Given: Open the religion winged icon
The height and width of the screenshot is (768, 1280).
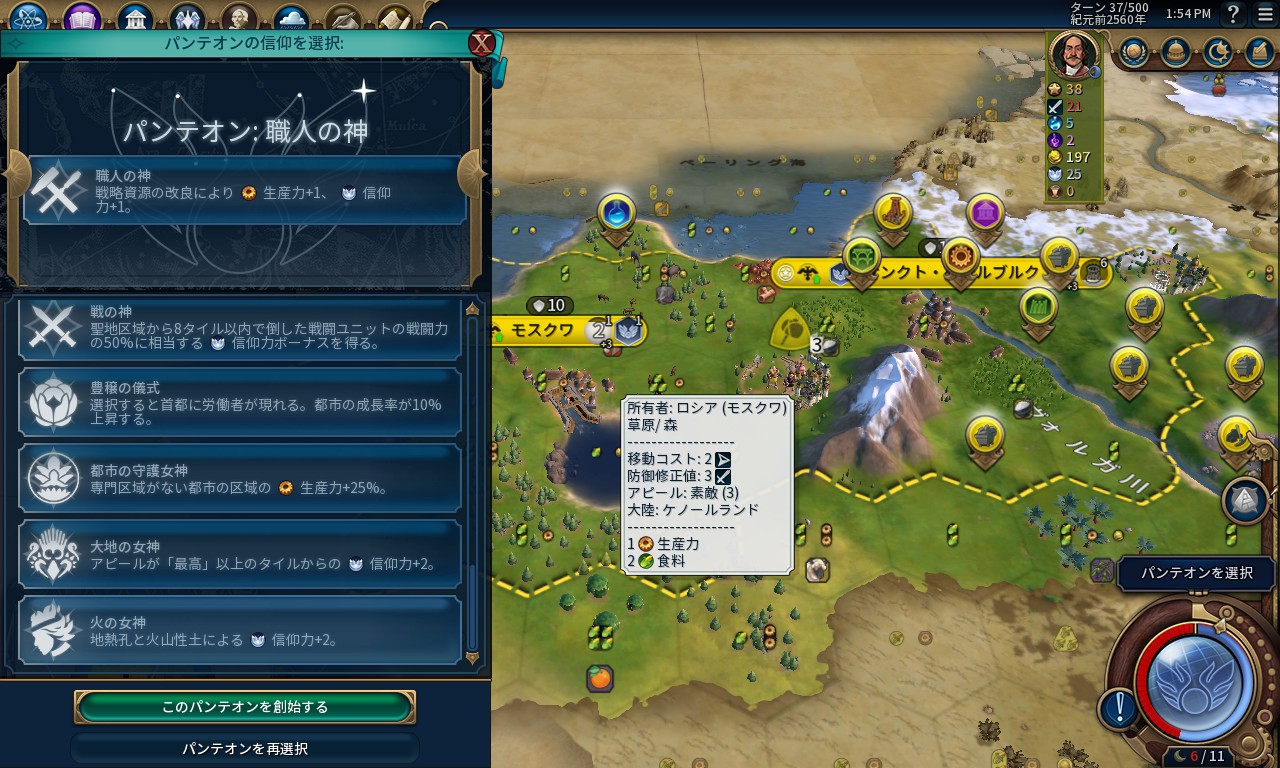Looking at the screenshot, I should (187, 18).
